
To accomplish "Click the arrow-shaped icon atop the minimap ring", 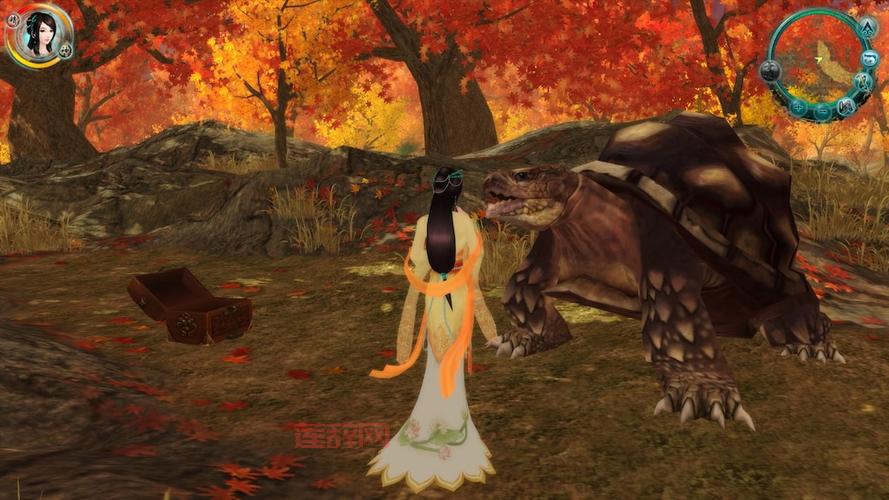I will (x=867, y=28).
